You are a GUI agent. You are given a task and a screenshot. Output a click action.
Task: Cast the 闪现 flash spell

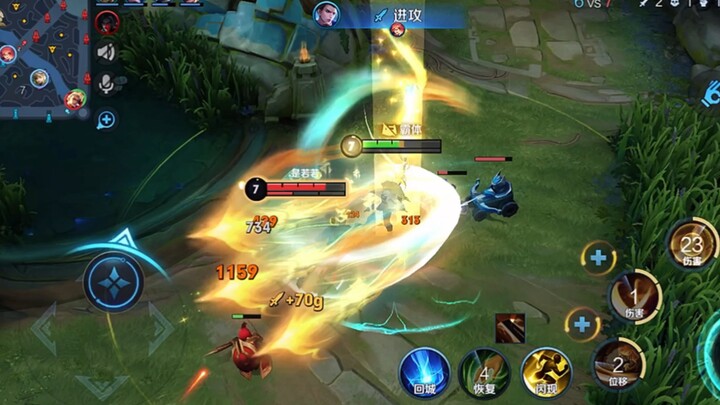(545, 372)
